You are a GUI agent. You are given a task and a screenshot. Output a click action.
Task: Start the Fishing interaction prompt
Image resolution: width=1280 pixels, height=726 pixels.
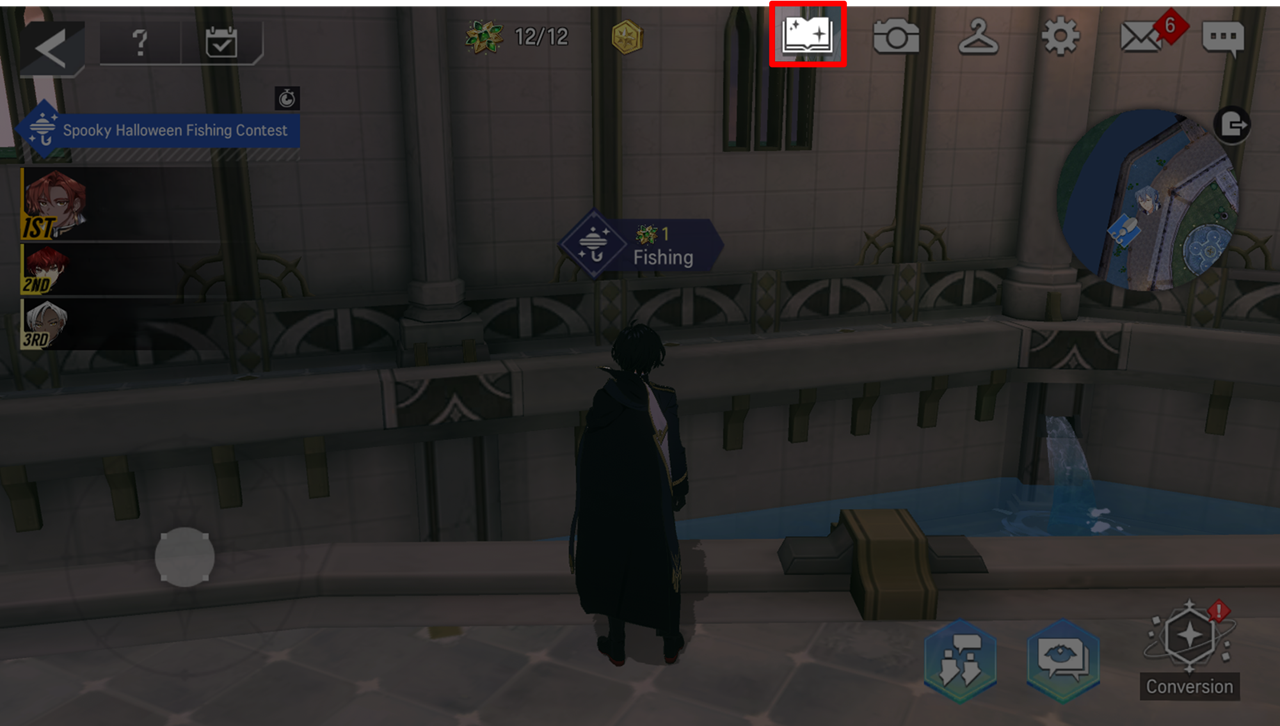(x=641, y=245)
